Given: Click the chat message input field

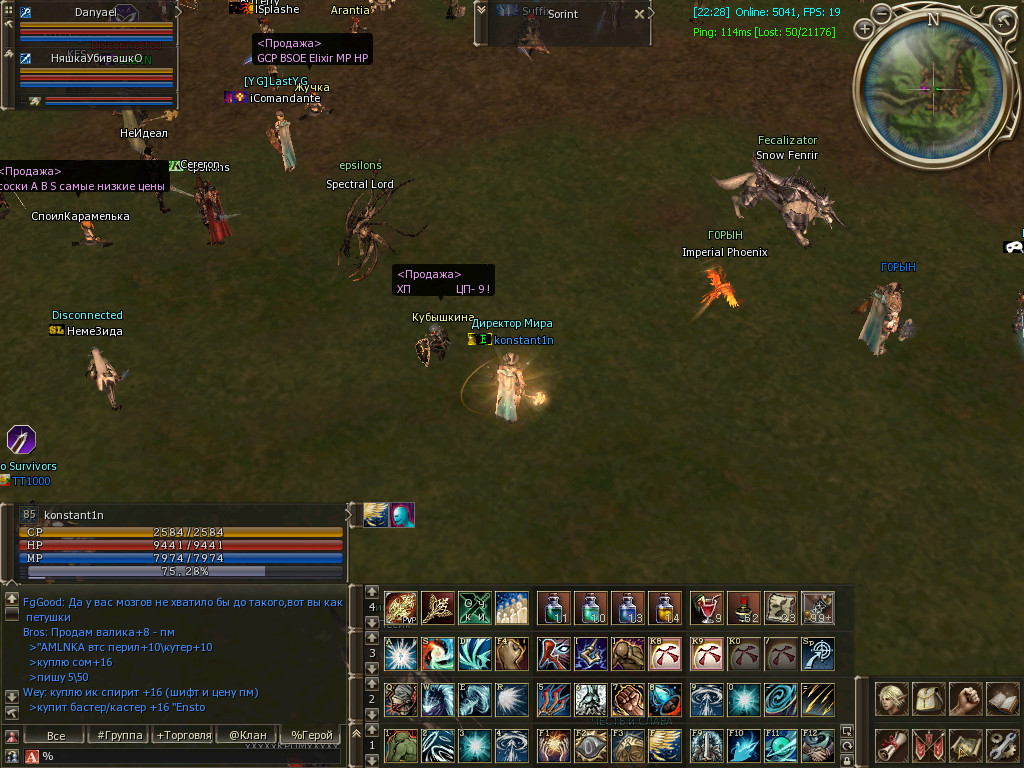Looking at the screenshot, I should [190, 756].
